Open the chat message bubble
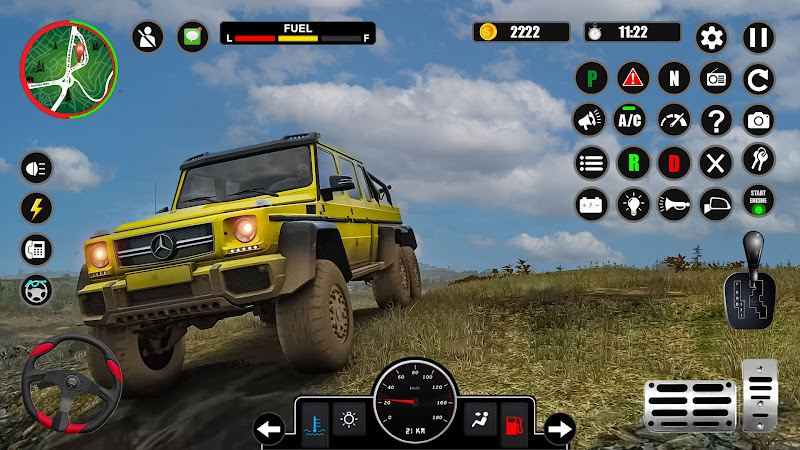Viewport: 800px width, 450px height. point(192,37)
